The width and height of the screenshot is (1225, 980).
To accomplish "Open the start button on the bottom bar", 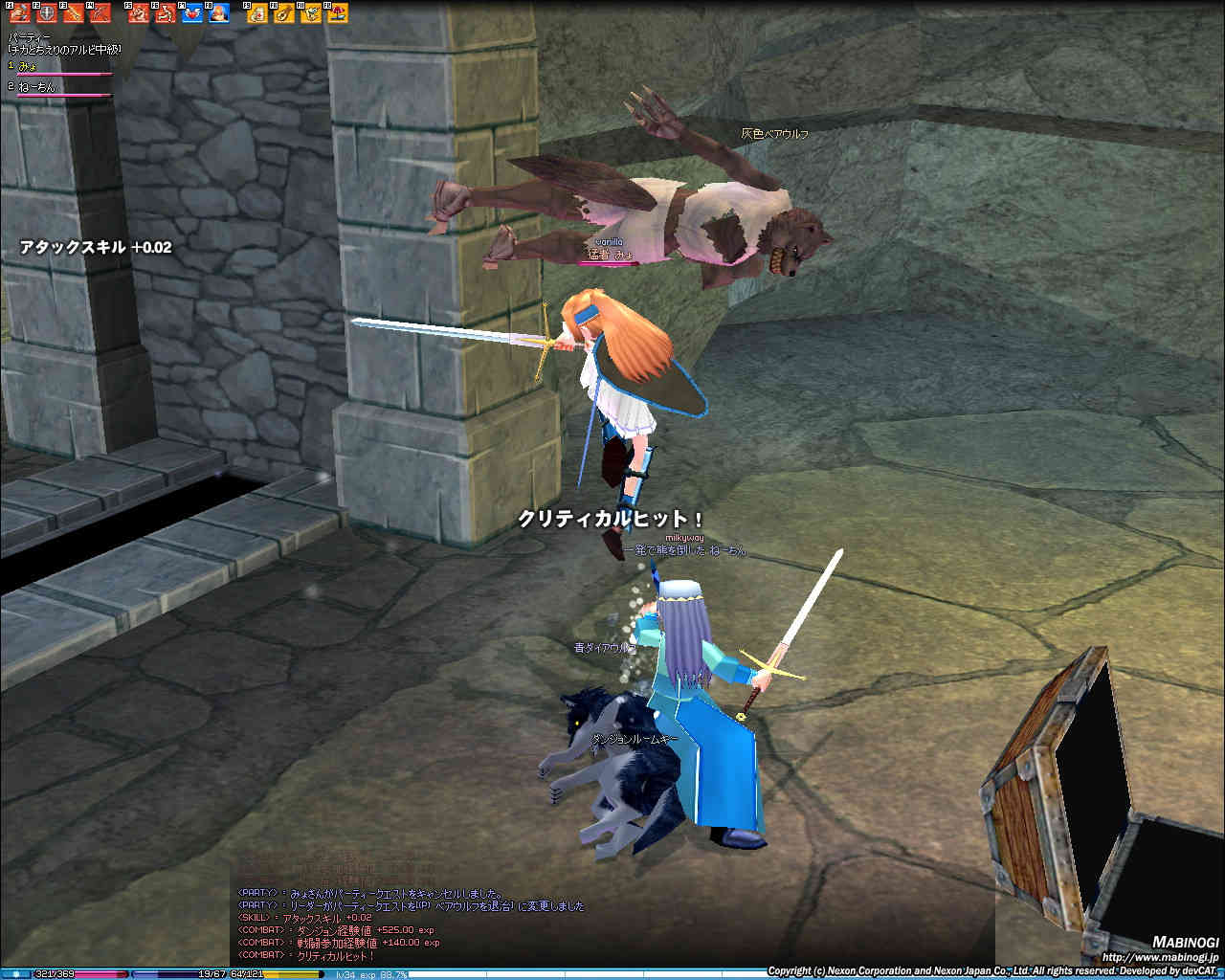I will (16, 974).
